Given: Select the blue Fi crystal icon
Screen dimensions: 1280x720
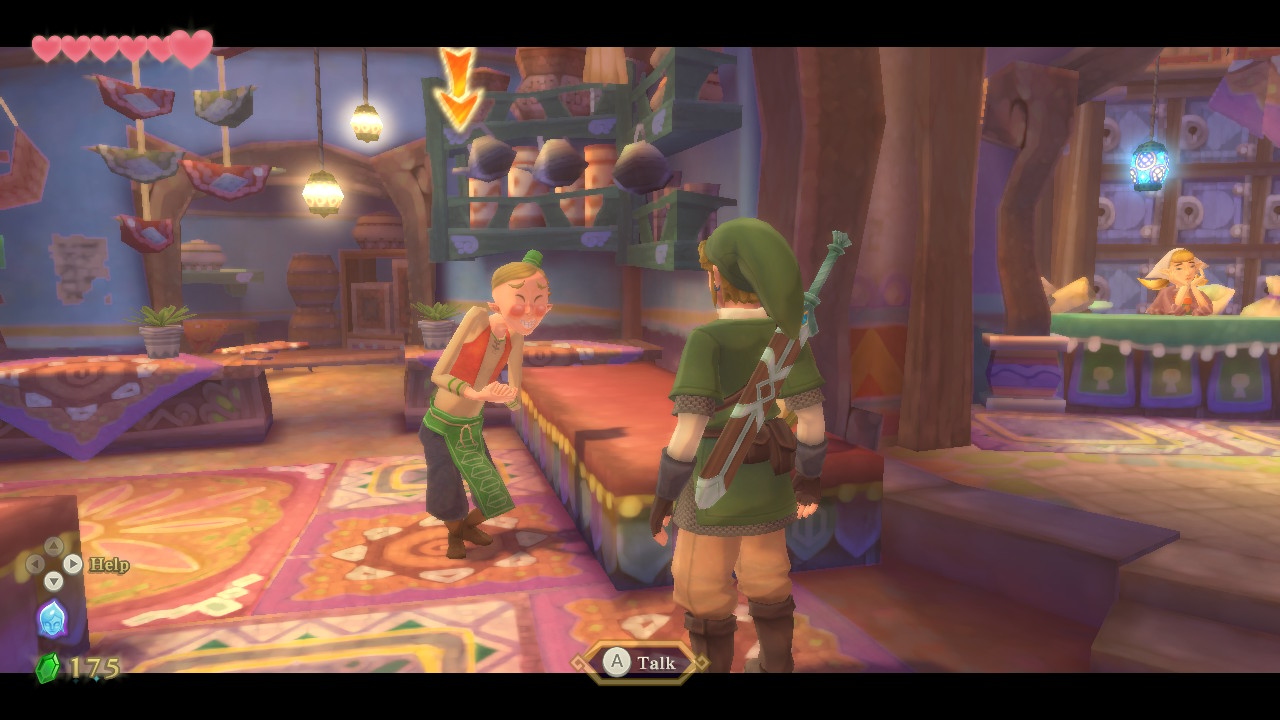Looking at the screenshot, I should point(52,618).
